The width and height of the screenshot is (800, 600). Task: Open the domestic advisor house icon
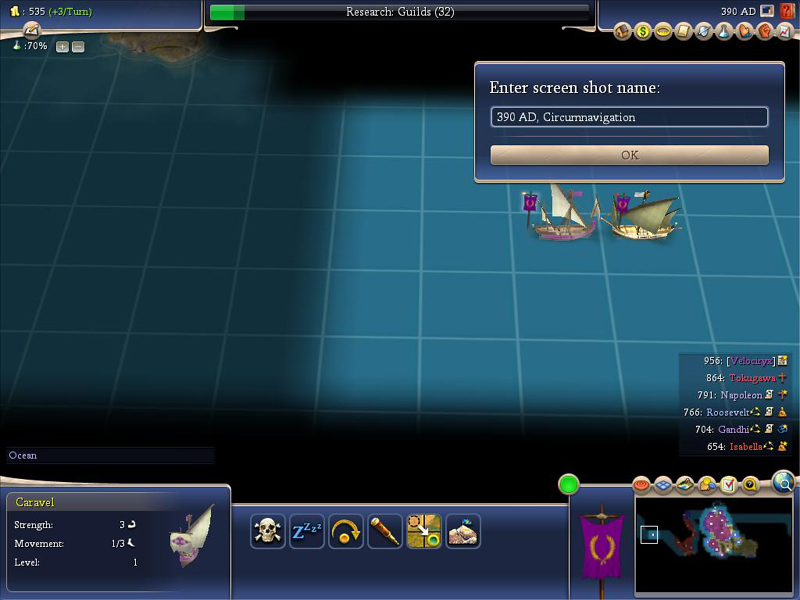click(x=623, y=31)
